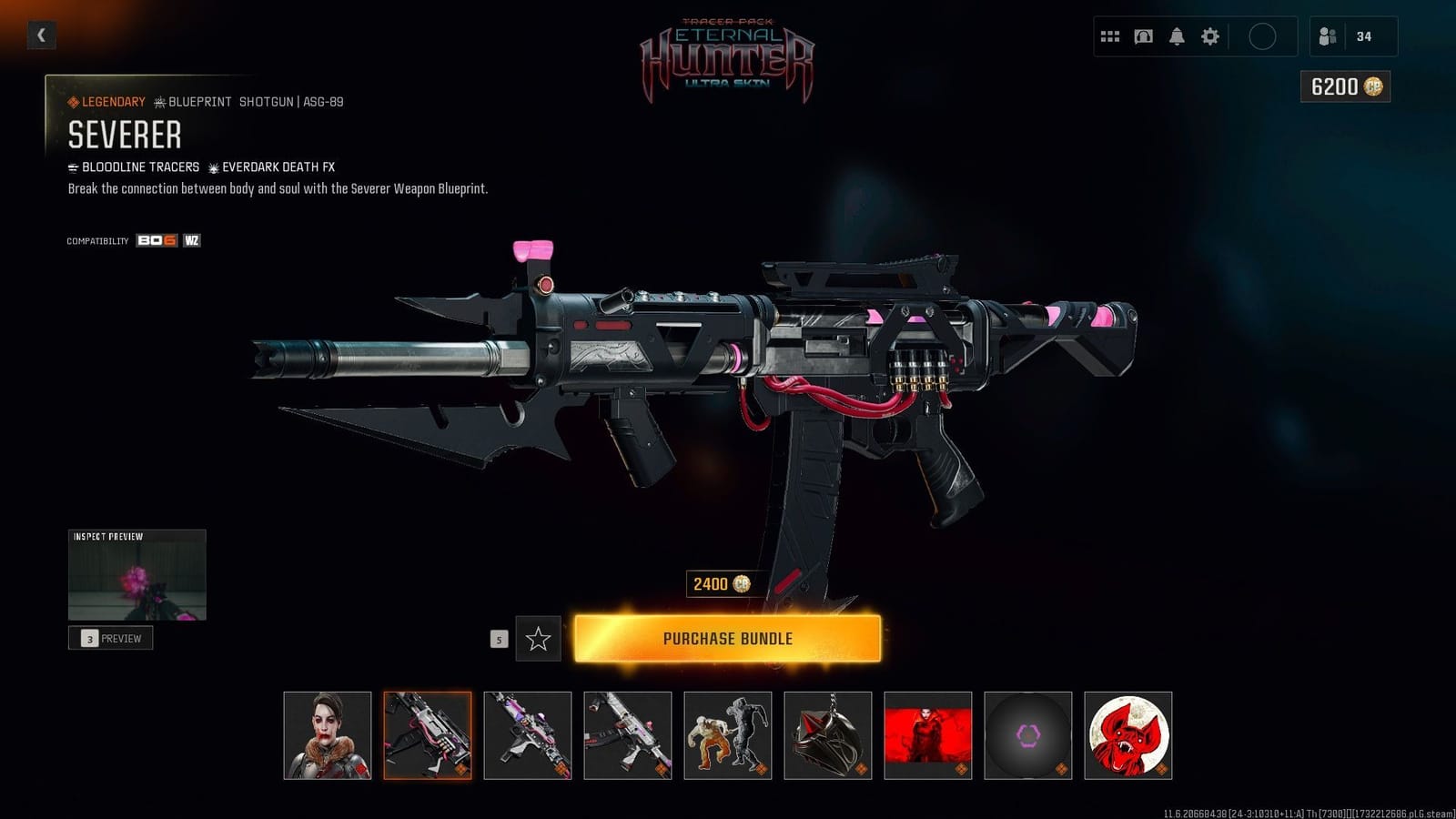Viewport: 1456px width, 819px height.
Task: Expand the Inspect Preview thumbnail
Action: [x=136, y=573]
